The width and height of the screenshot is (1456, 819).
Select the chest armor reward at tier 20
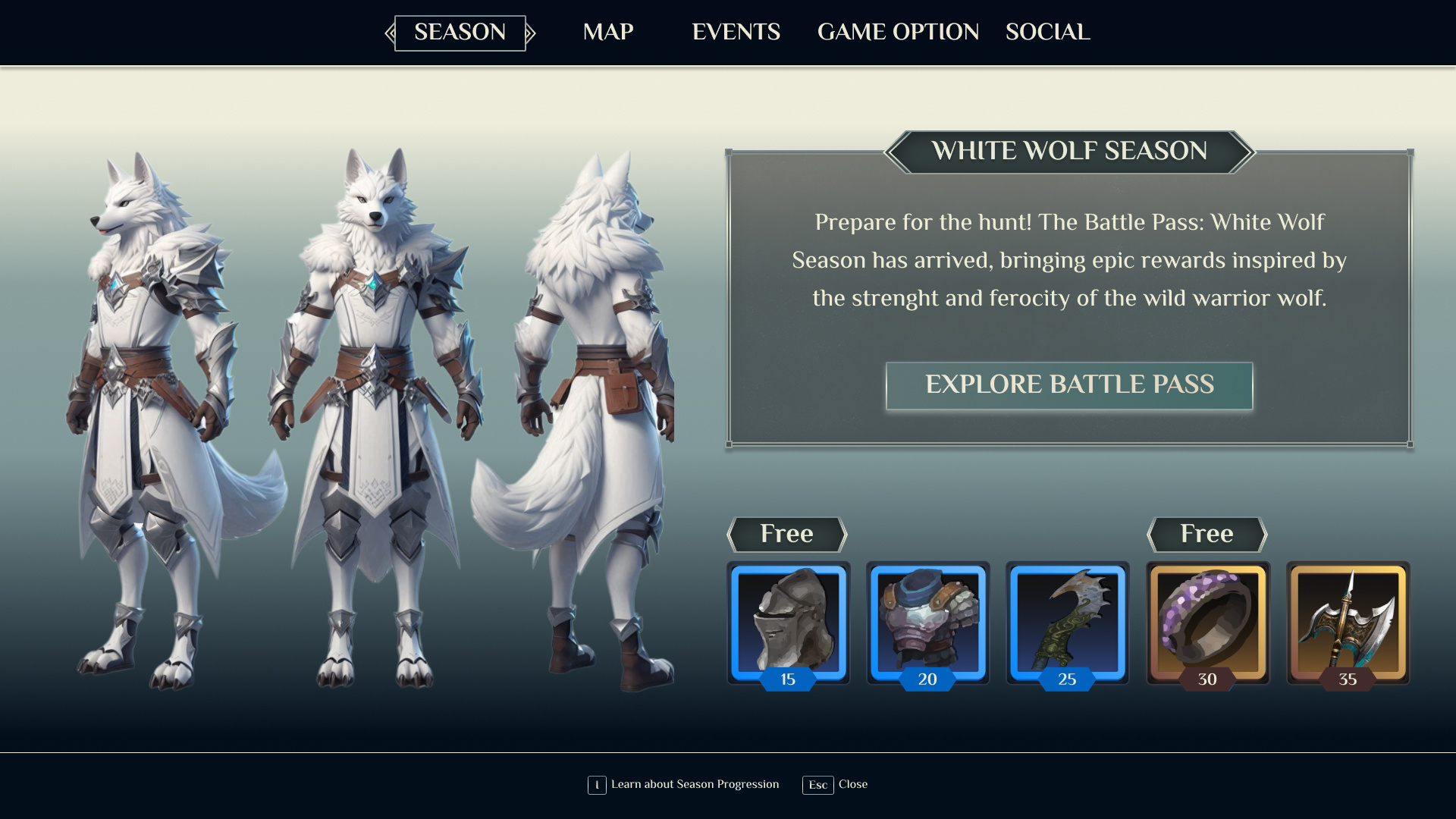point(927,622)
